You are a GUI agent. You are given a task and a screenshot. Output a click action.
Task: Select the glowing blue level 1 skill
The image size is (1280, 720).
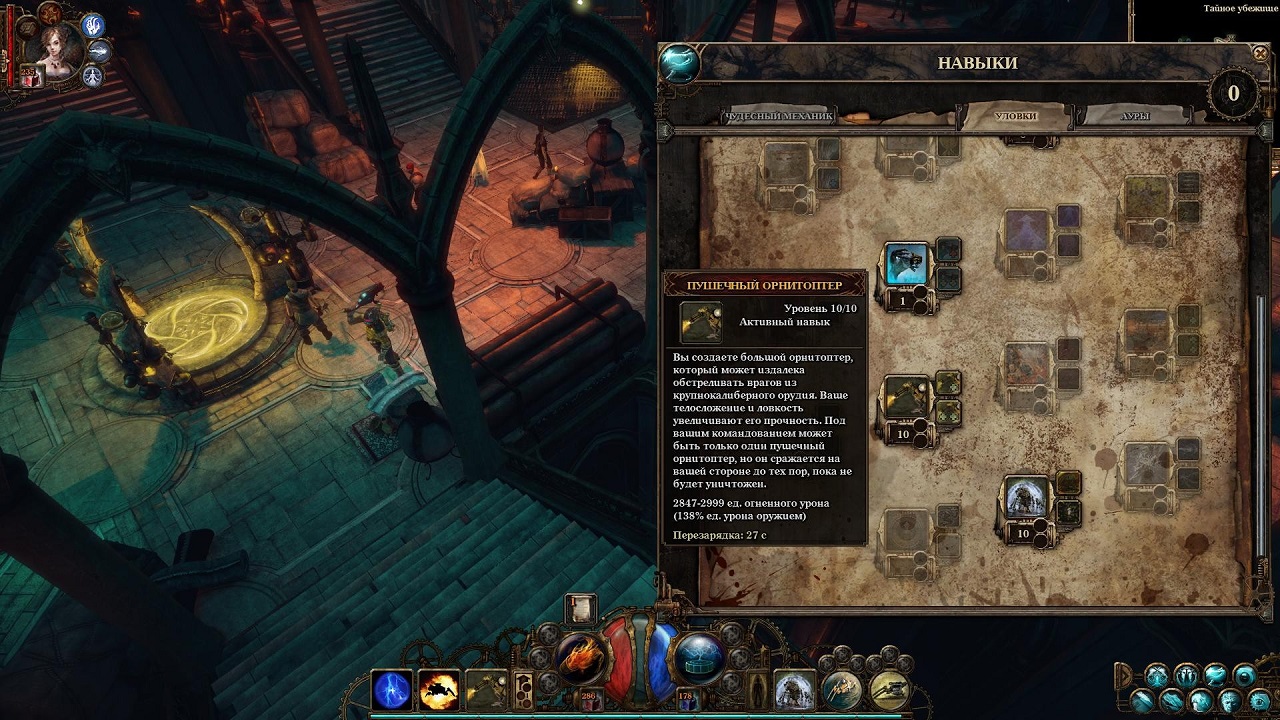[x=907, y=265]
